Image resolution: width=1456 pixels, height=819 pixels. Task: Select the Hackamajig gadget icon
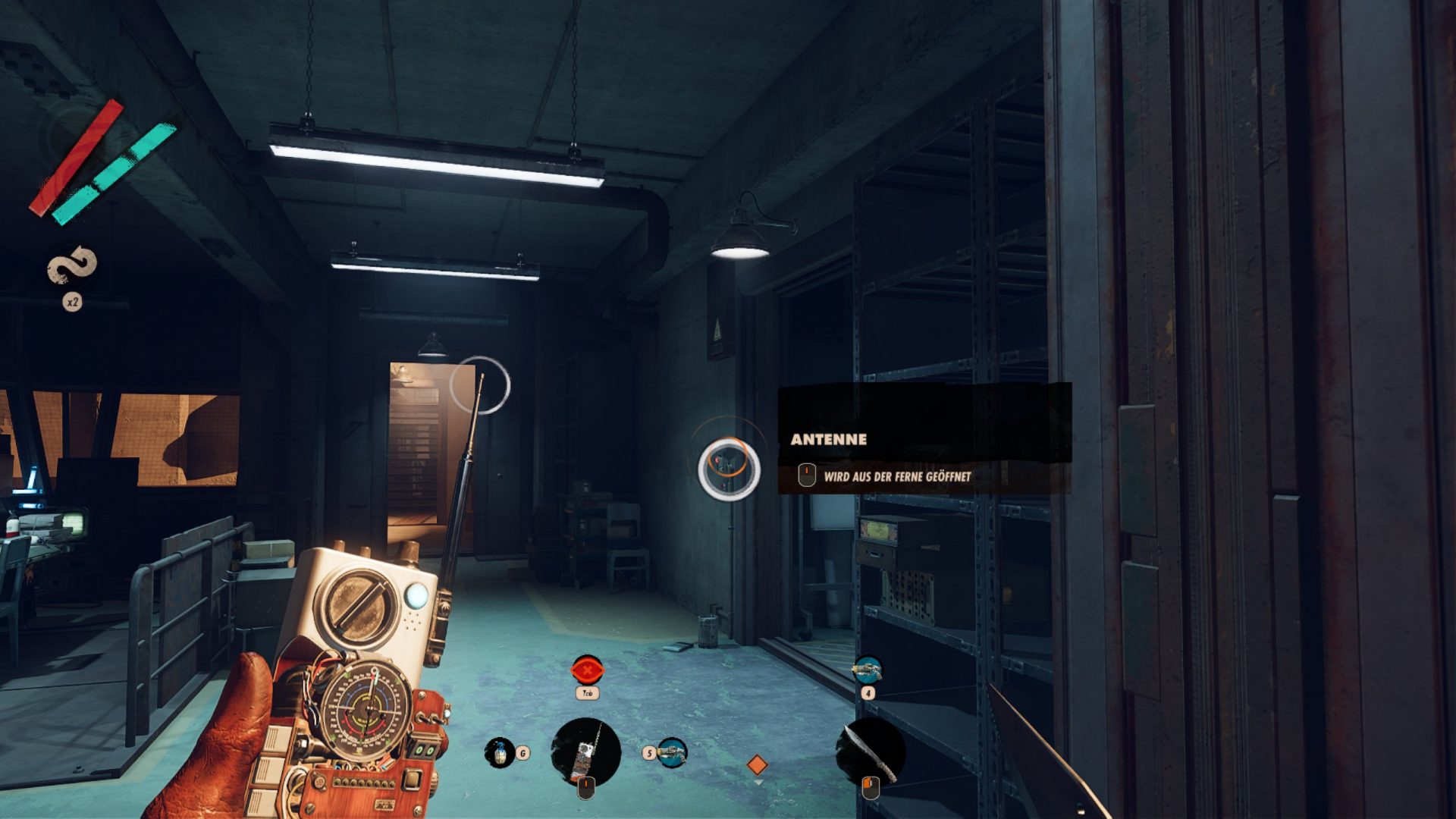(x=585, y=752)
